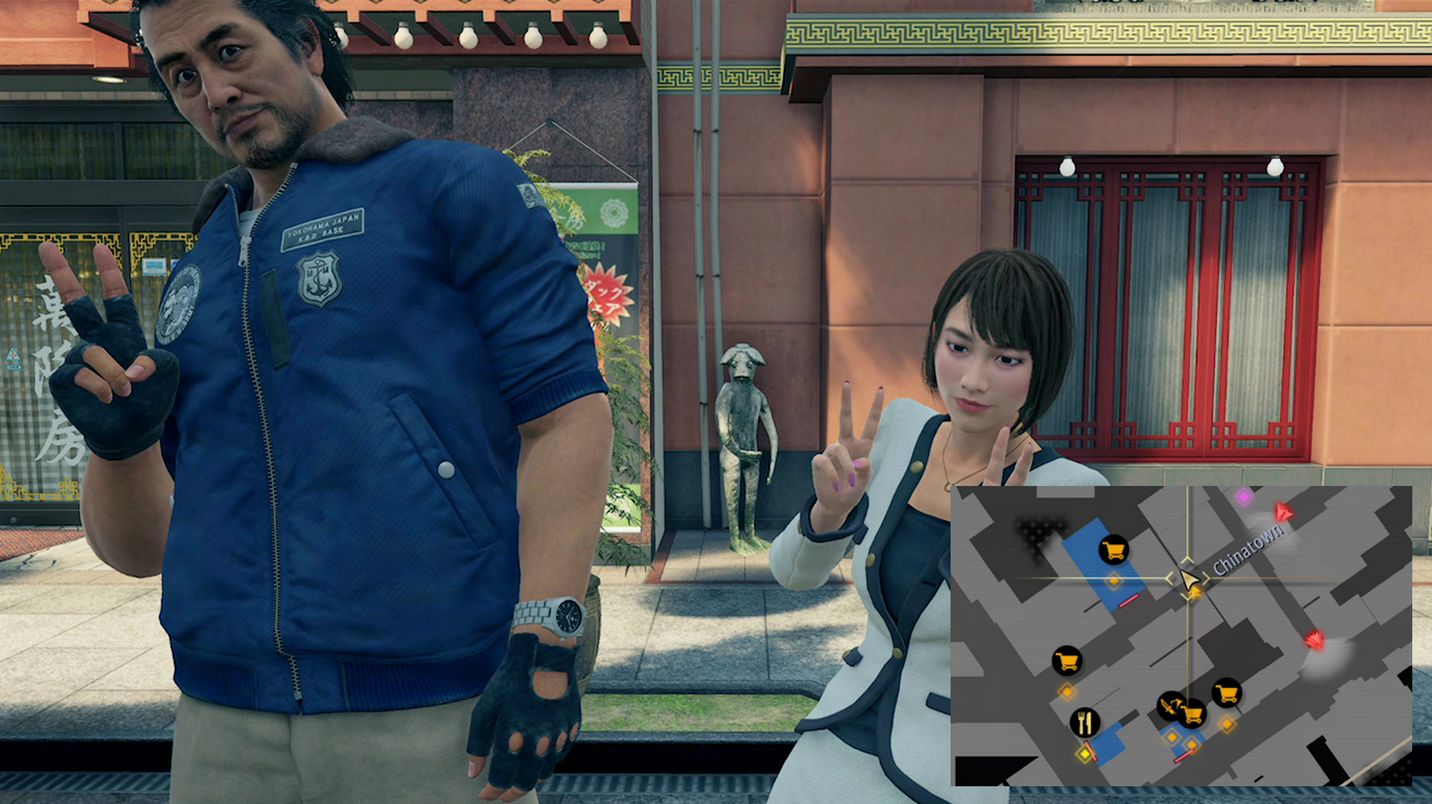The height and width of the screenshot is (804, 1432).
Task: Click the left-side shopping cart icon on minimap
Action: 1065,661
